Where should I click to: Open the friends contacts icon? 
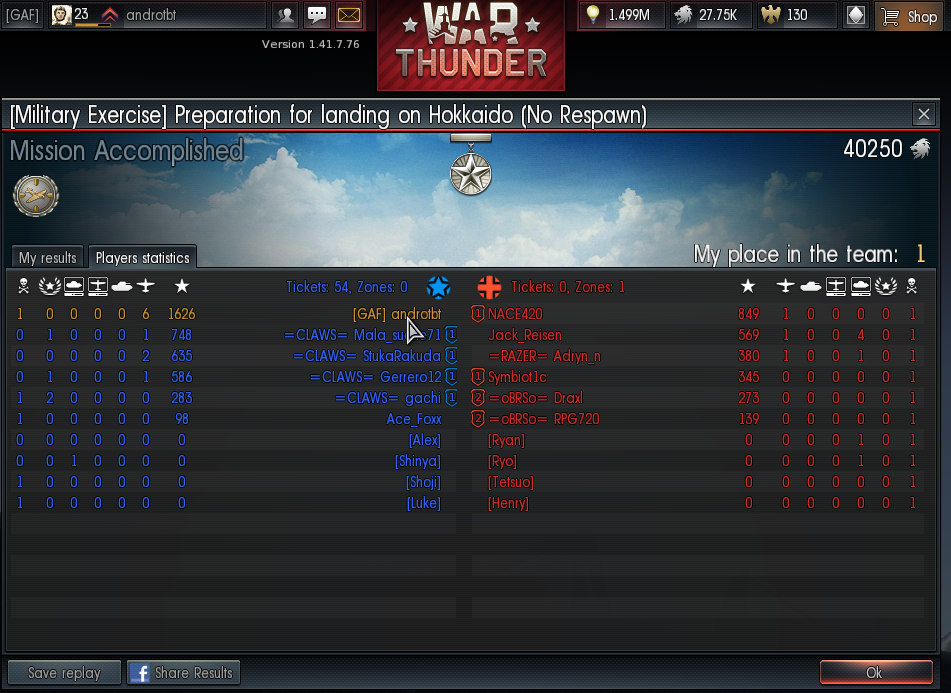pyautogui.click(x=286, y=16)
